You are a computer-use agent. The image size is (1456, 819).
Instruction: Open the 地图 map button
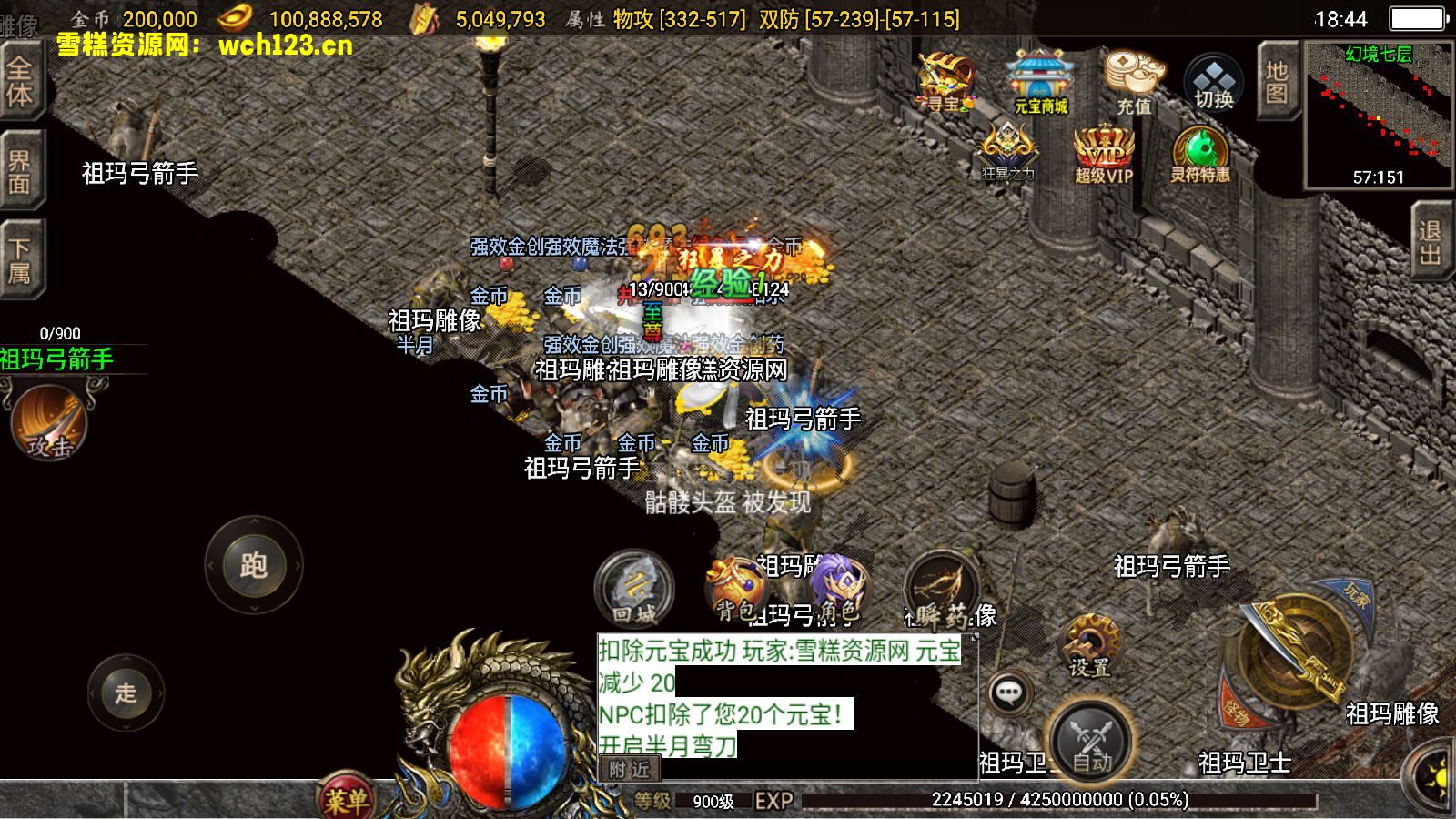[x=1277, y=82]
